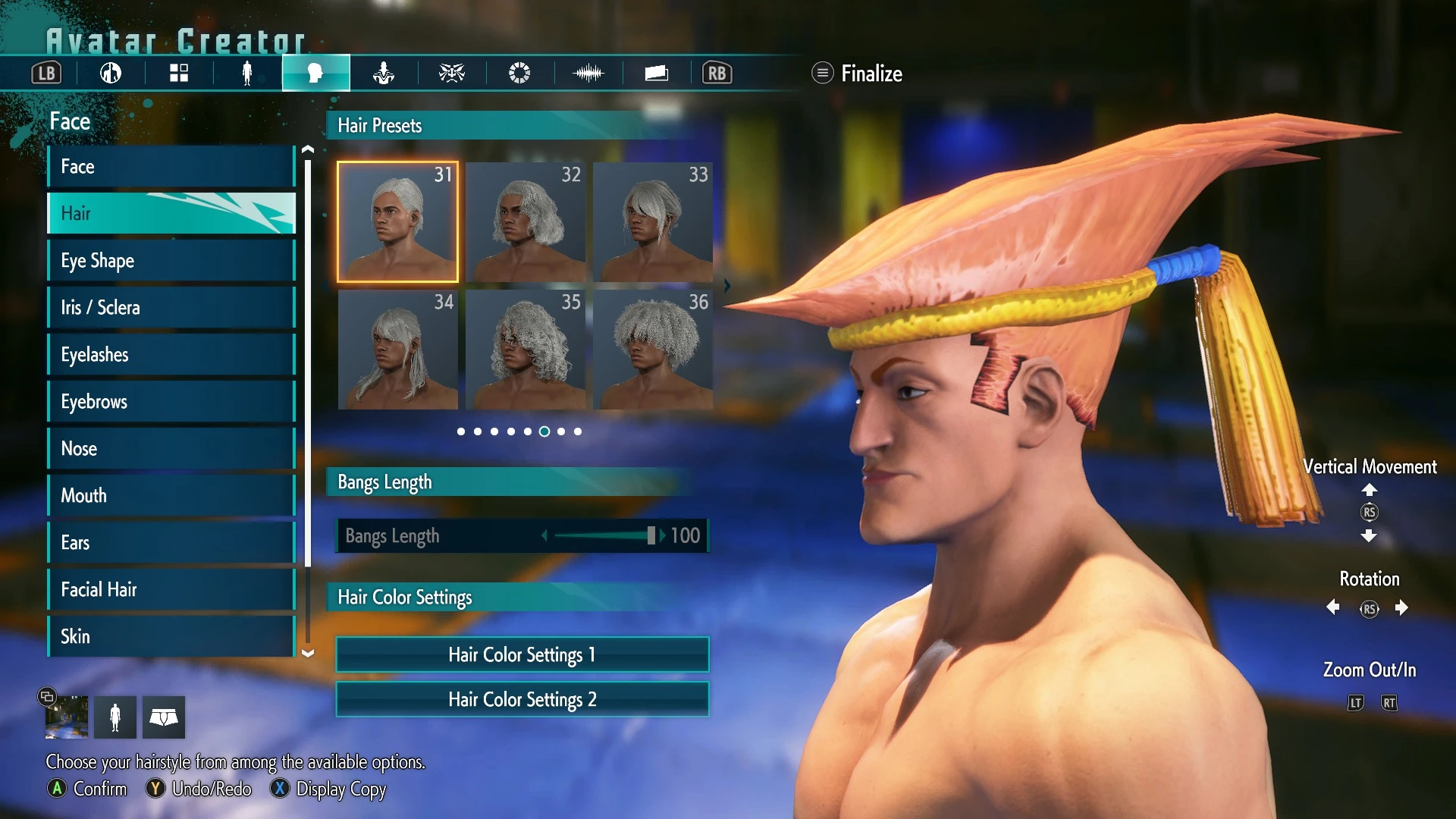Finalize the avatar

[x=858, y=74]
